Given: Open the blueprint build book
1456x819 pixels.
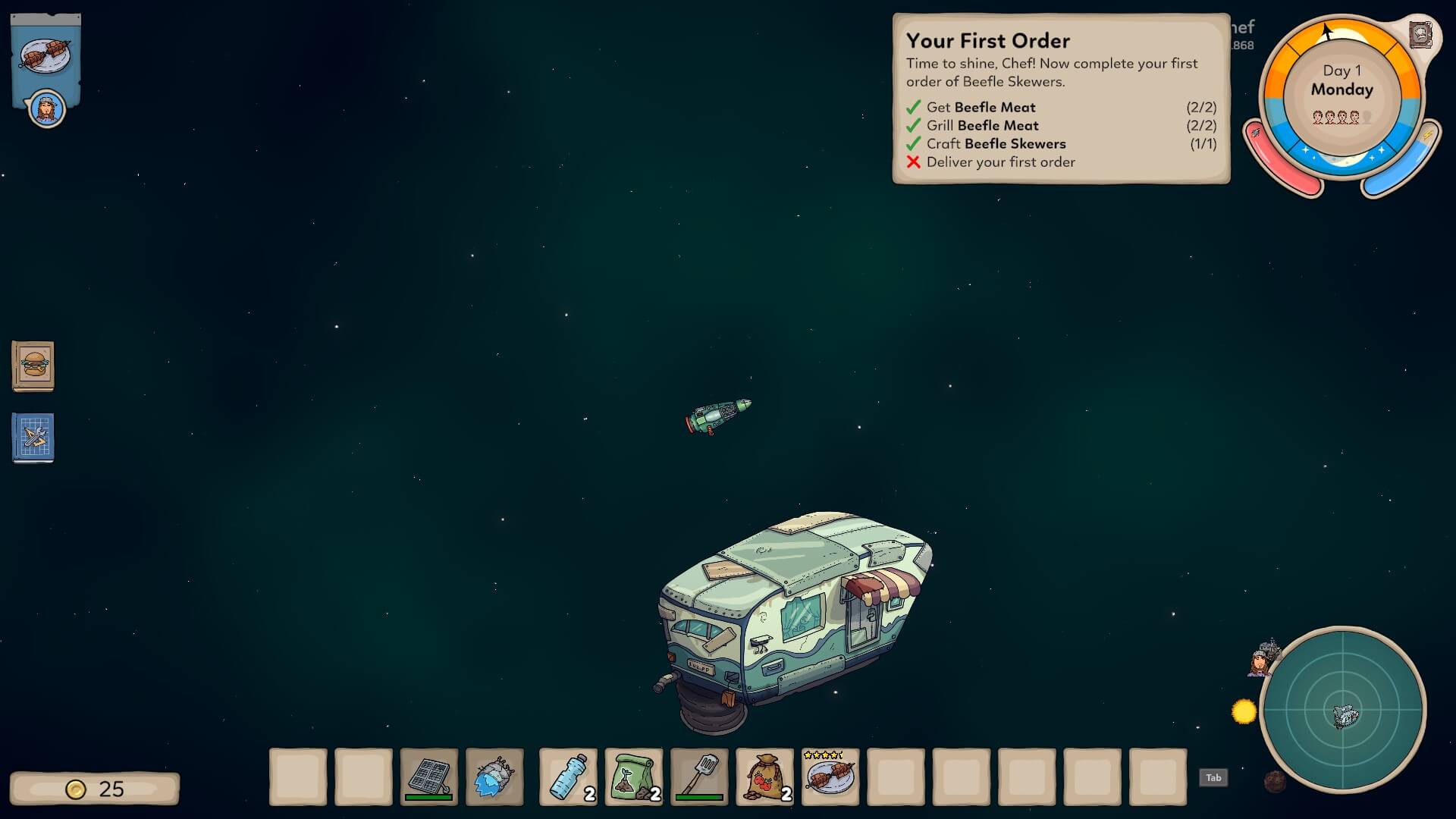Looking at the screenshot, I should pos(33,438).
